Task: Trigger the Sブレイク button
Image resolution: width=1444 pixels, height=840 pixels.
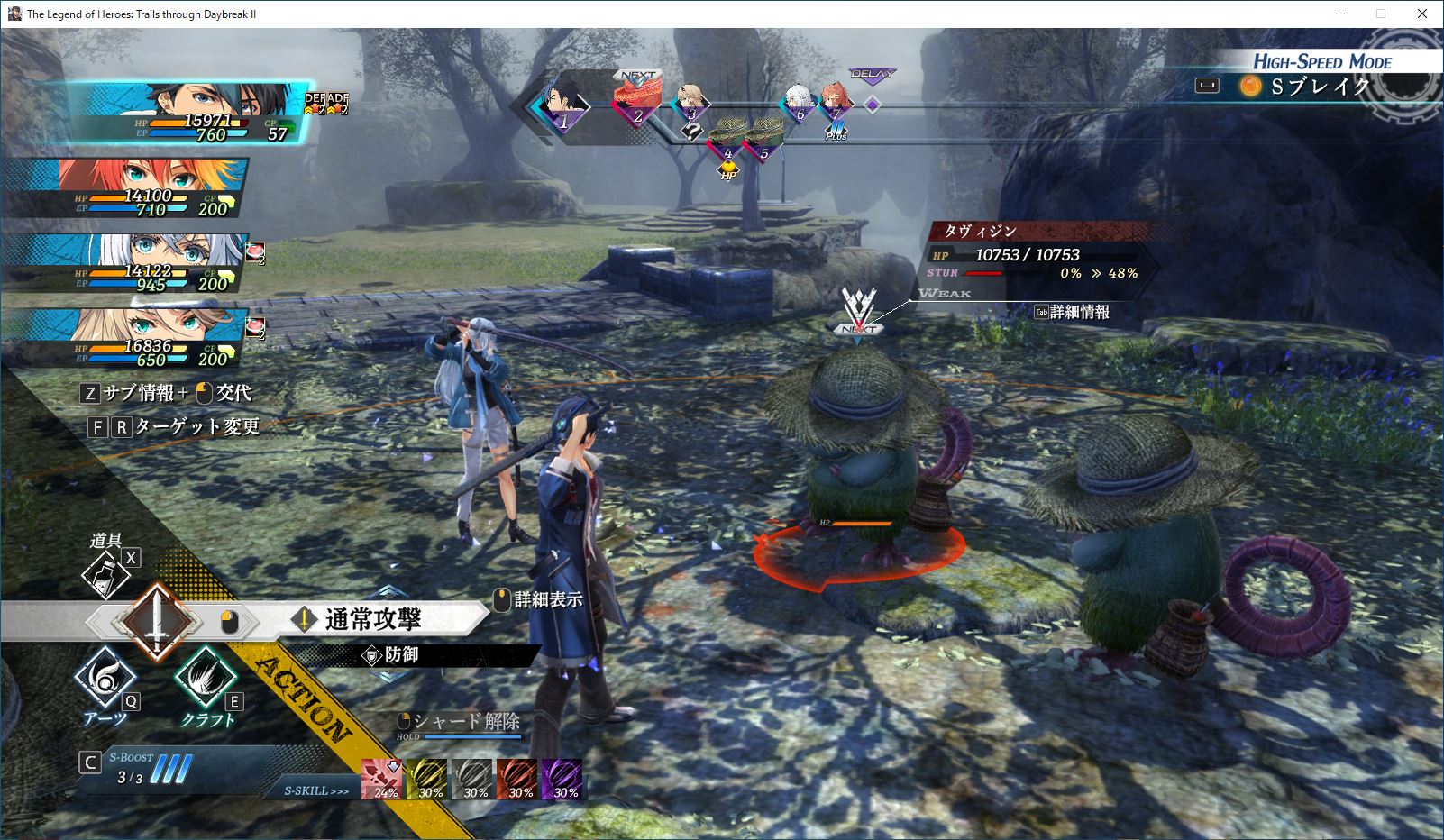Action: tap(1308, 87)
